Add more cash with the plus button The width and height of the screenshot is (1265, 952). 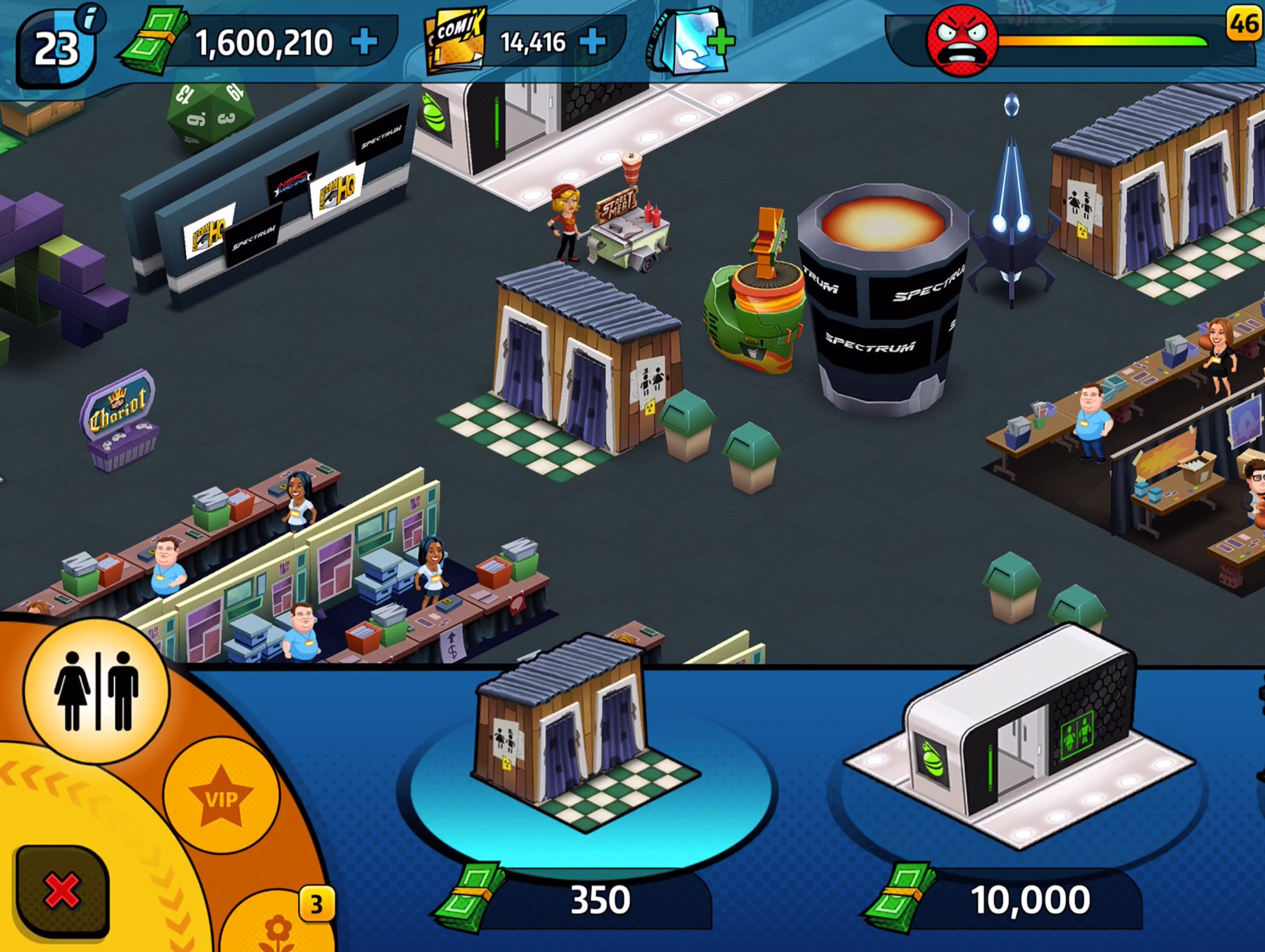pos(364,42)
